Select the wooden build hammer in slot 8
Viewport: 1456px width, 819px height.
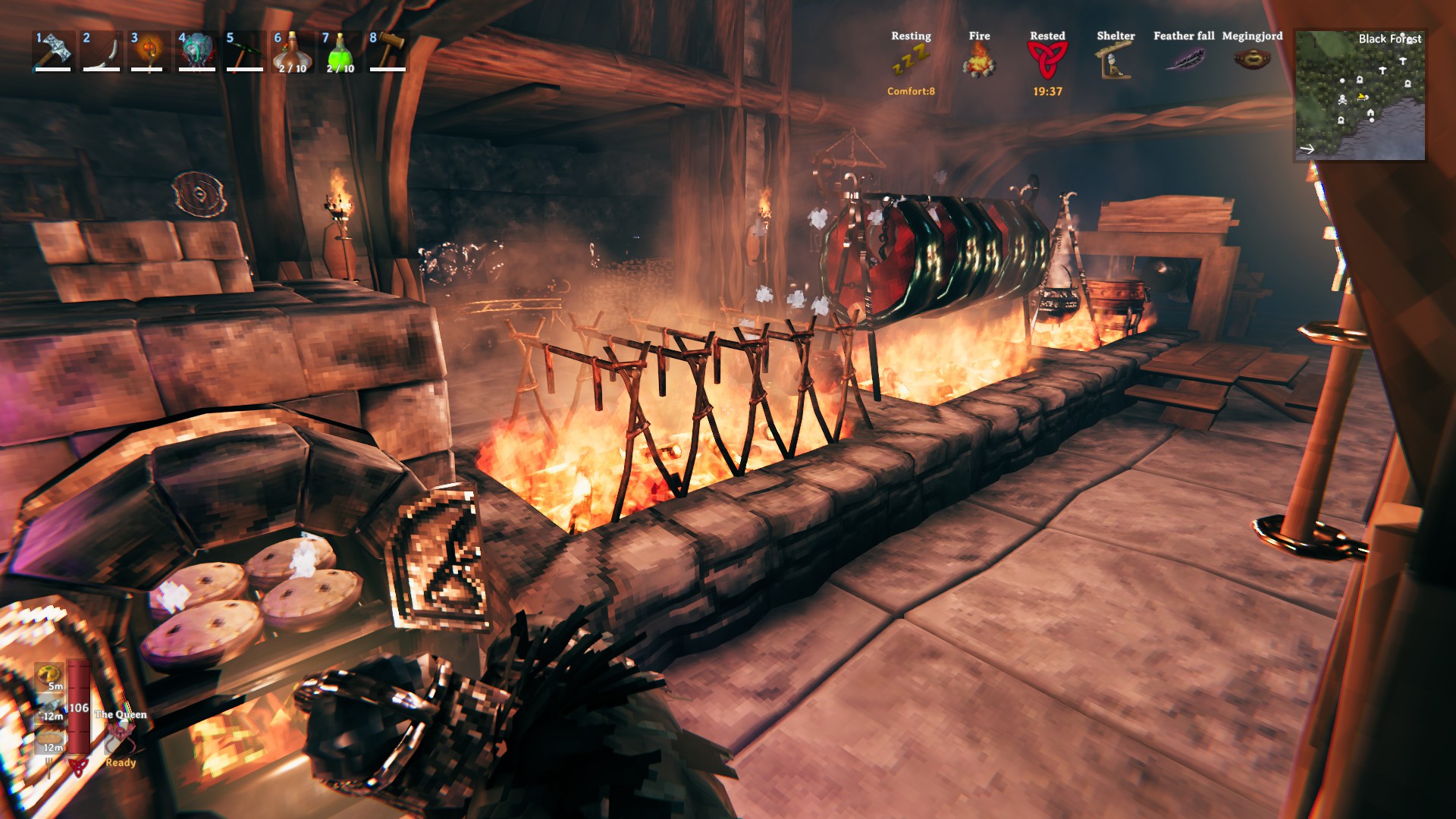pos(388,50)
